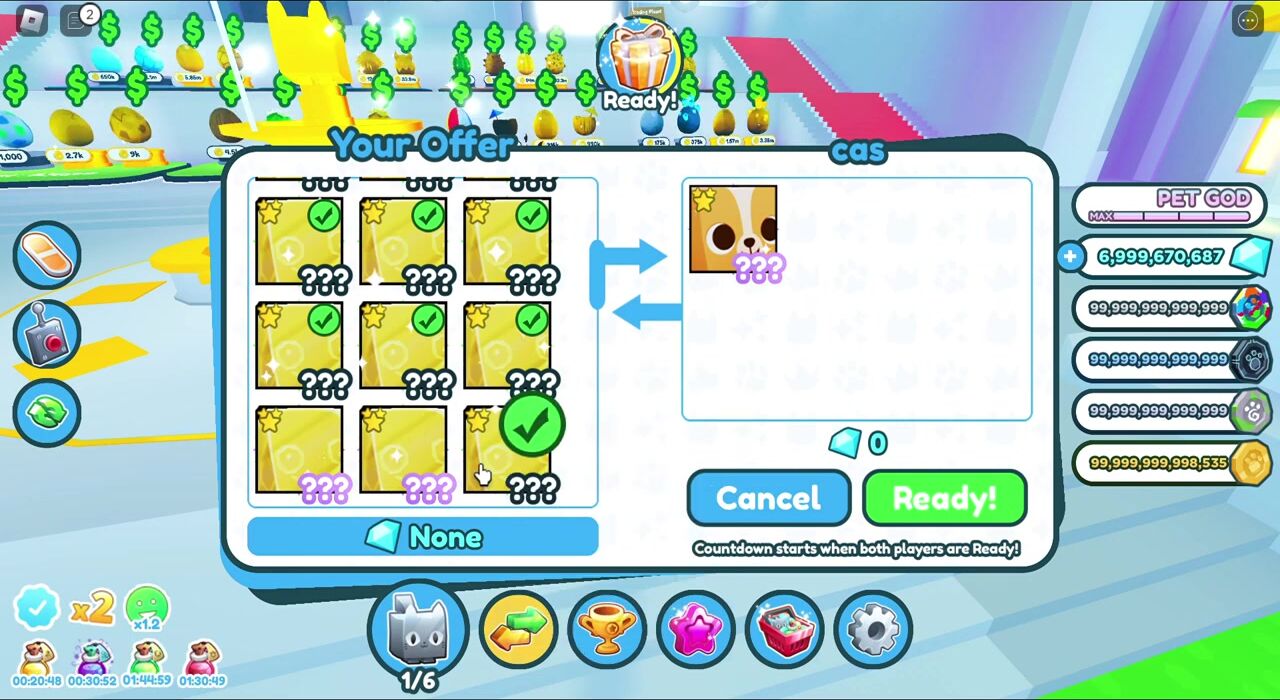Open the Roblox chat with 2 notifications
Image resolution: width=1280 pixels, height=700 pixels.
(x=77, y=19)
